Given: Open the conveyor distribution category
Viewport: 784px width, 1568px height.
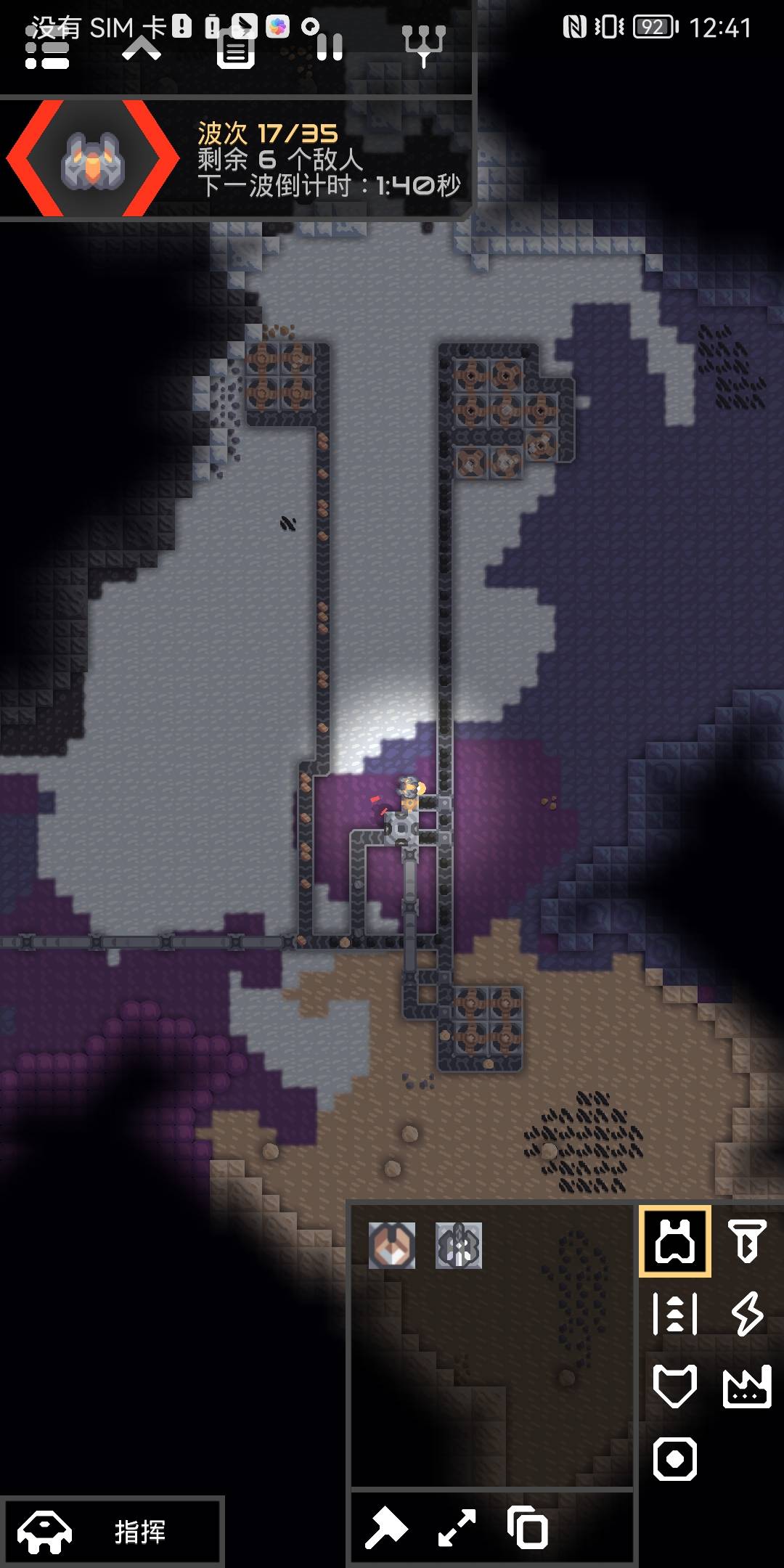Looking at the screenshot, I should pos(675,1313).
